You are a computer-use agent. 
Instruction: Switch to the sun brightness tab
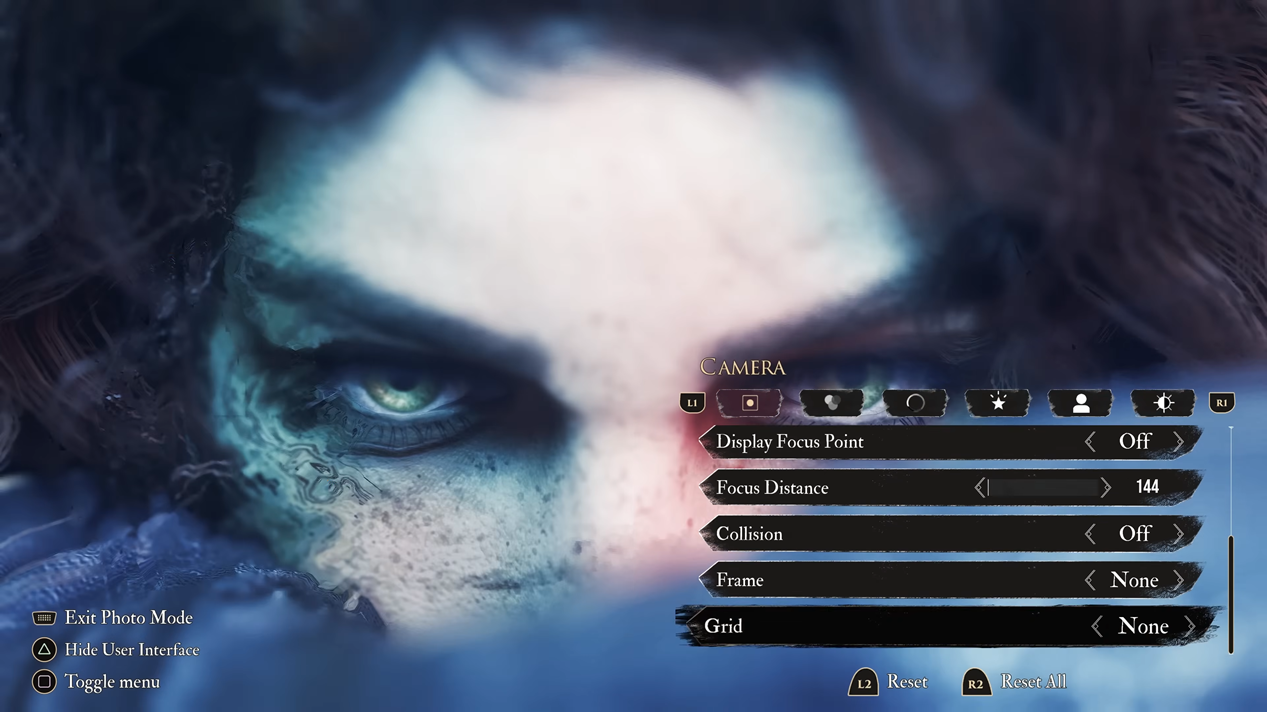(x=1163, y=403)
